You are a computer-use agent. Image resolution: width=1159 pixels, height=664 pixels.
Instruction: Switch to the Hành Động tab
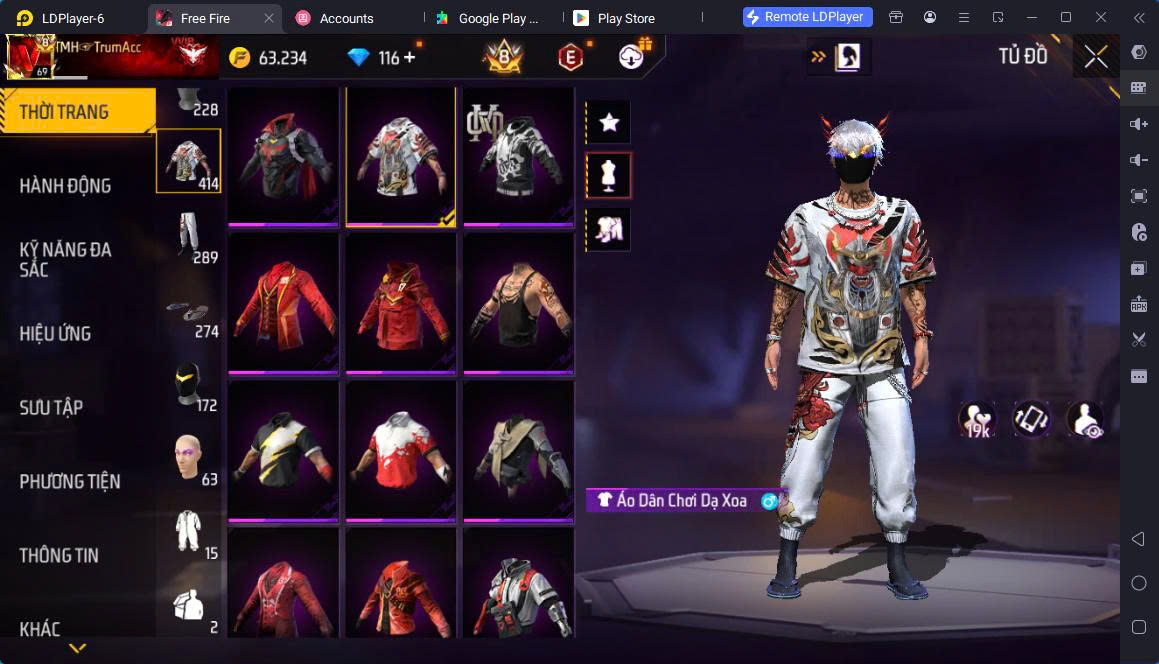(x=66, y=186)
